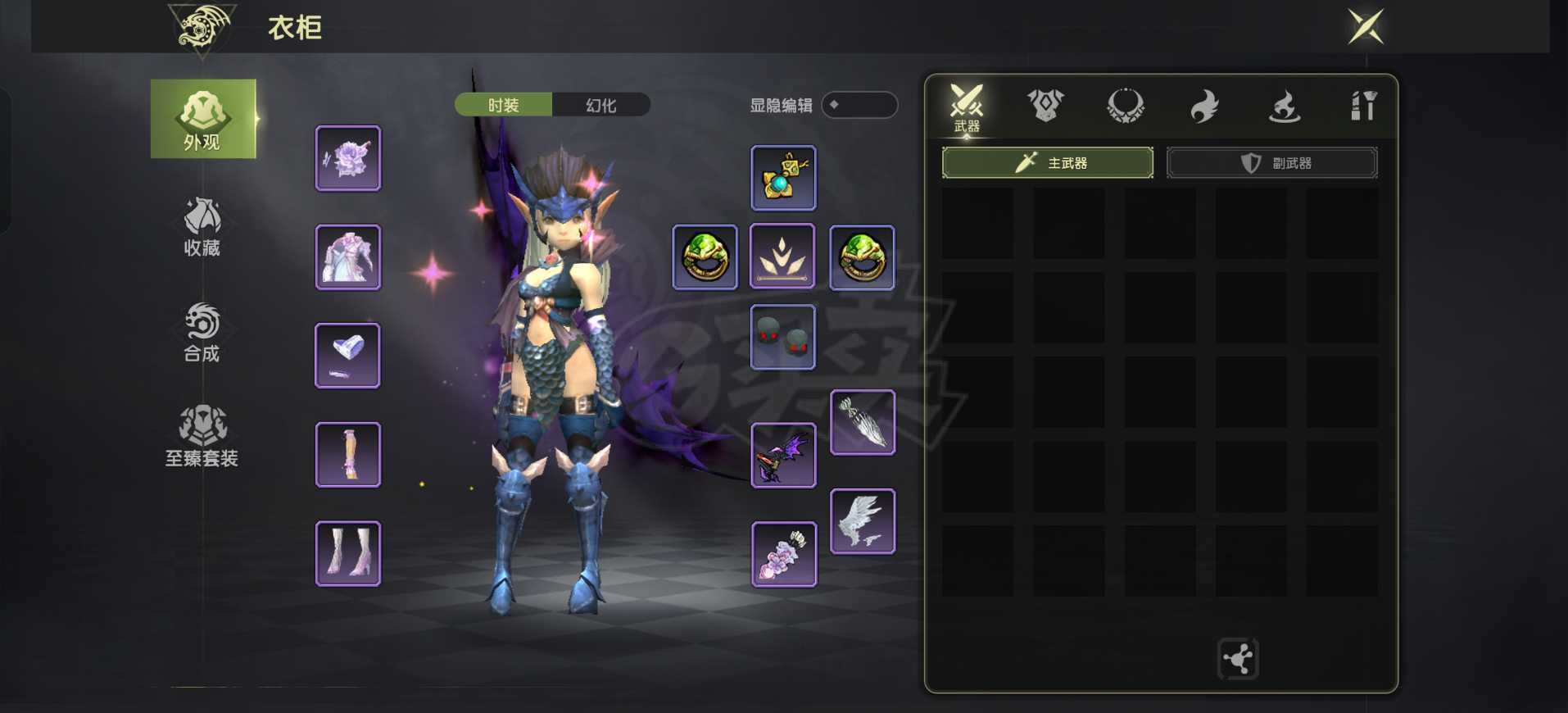This screenshot has height=713, width=1568.
Task: Select the gold teal-gem necklace slot
Action: [783, 178]
